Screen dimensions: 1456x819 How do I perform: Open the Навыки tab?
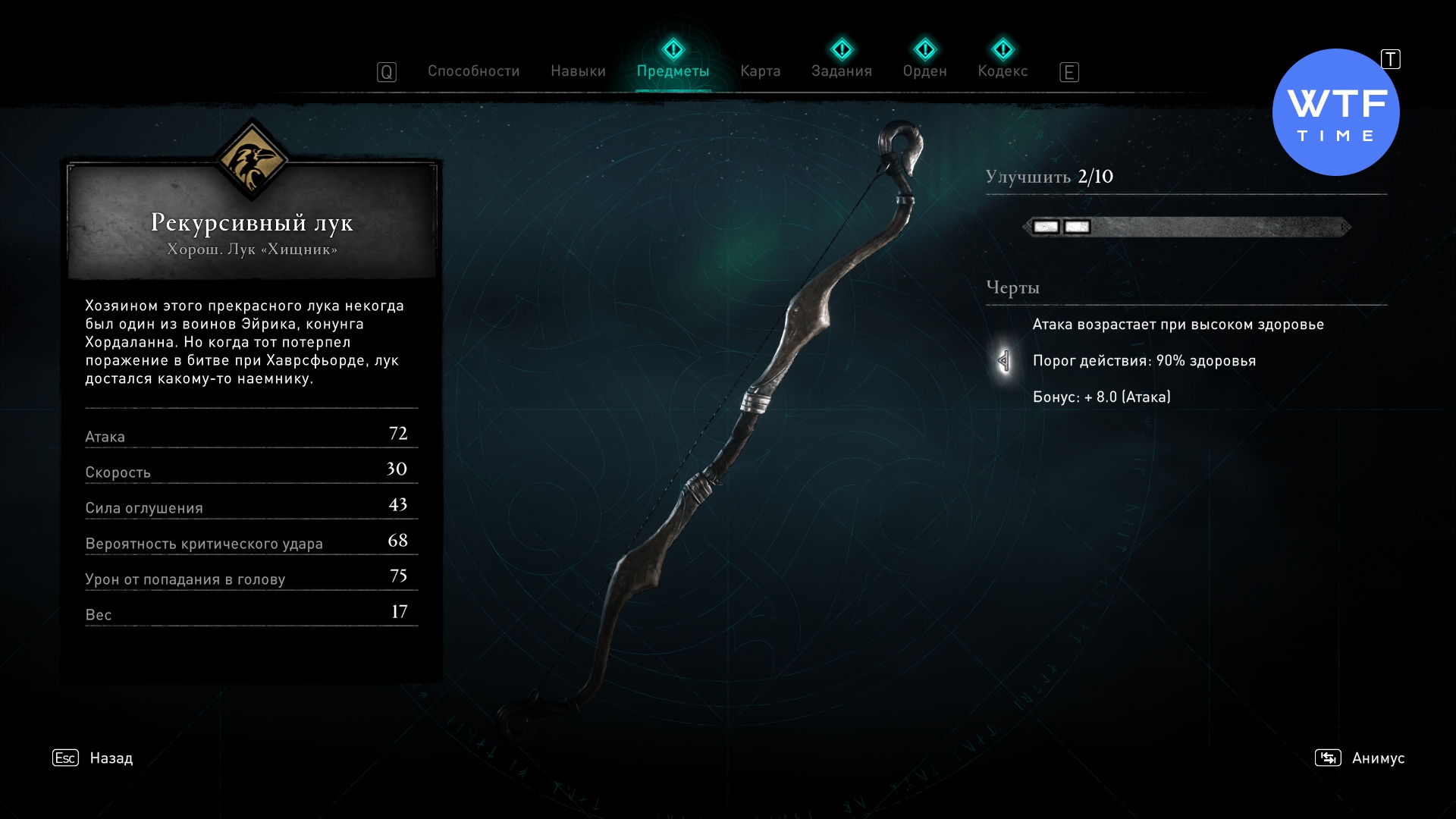578,71
